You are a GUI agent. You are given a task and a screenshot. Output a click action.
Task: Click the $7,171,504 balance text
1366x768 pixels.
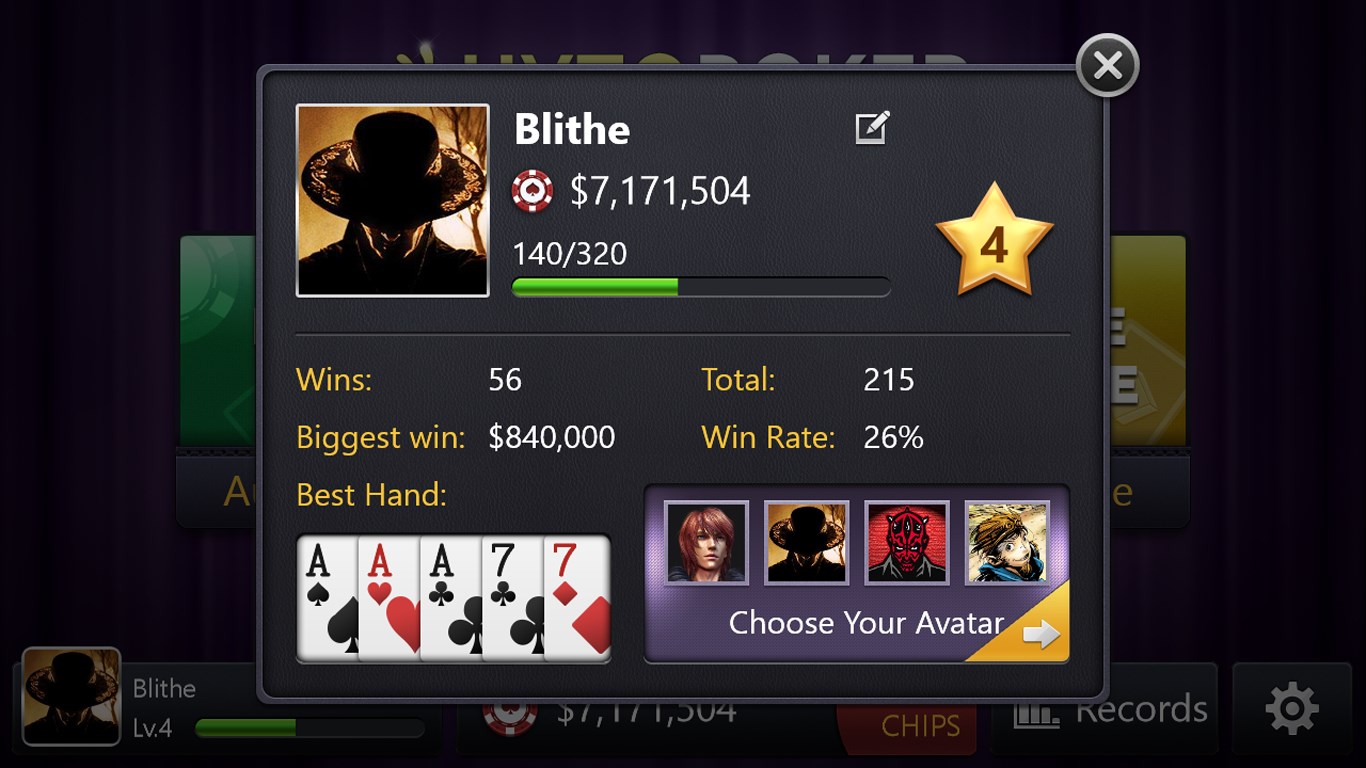(658, 190)
